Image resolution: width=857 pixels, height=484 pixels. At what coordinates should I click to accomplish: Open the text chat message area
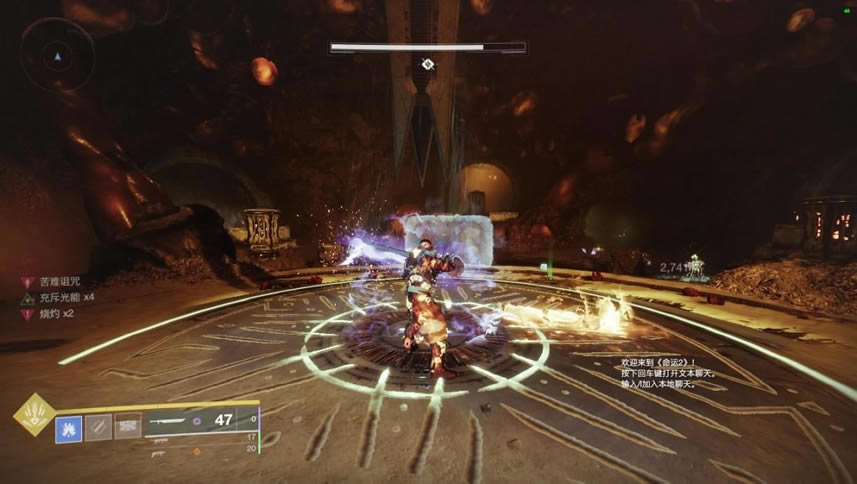click(x=663, y=368)
